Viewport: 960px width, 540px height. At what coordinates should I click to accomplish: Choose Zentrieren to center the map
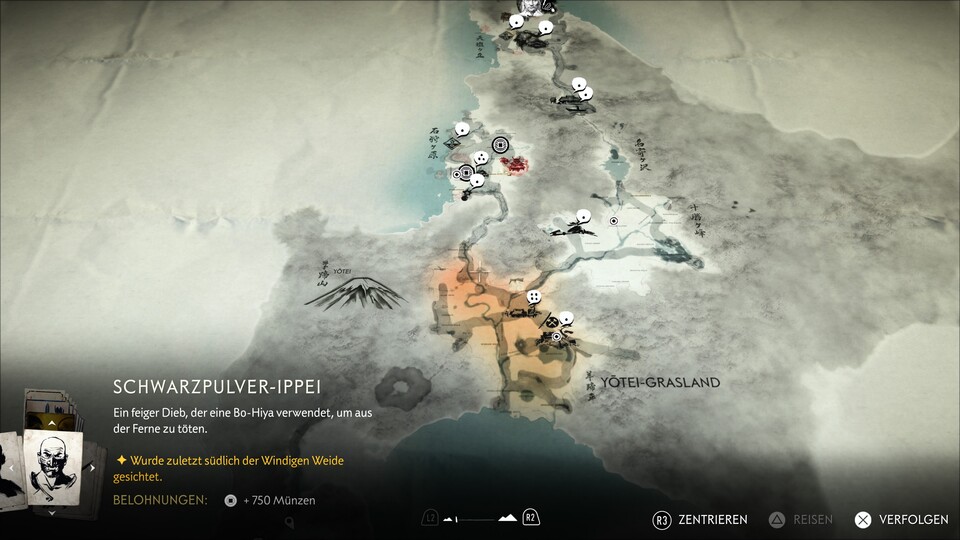tap(700, 520)
